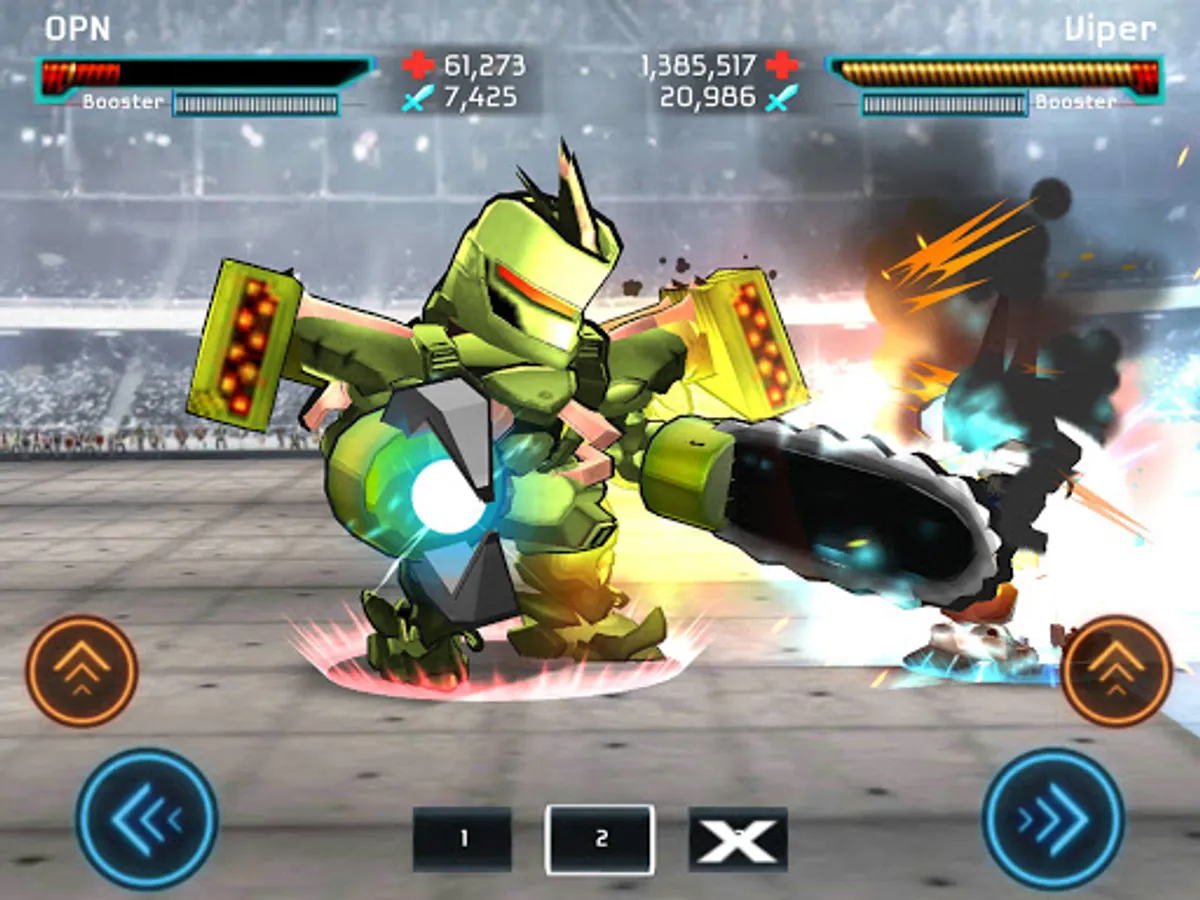Move backward with the blue left-arrow button
The height and width of the screenshot is (900, 1200).
point(147,819)
